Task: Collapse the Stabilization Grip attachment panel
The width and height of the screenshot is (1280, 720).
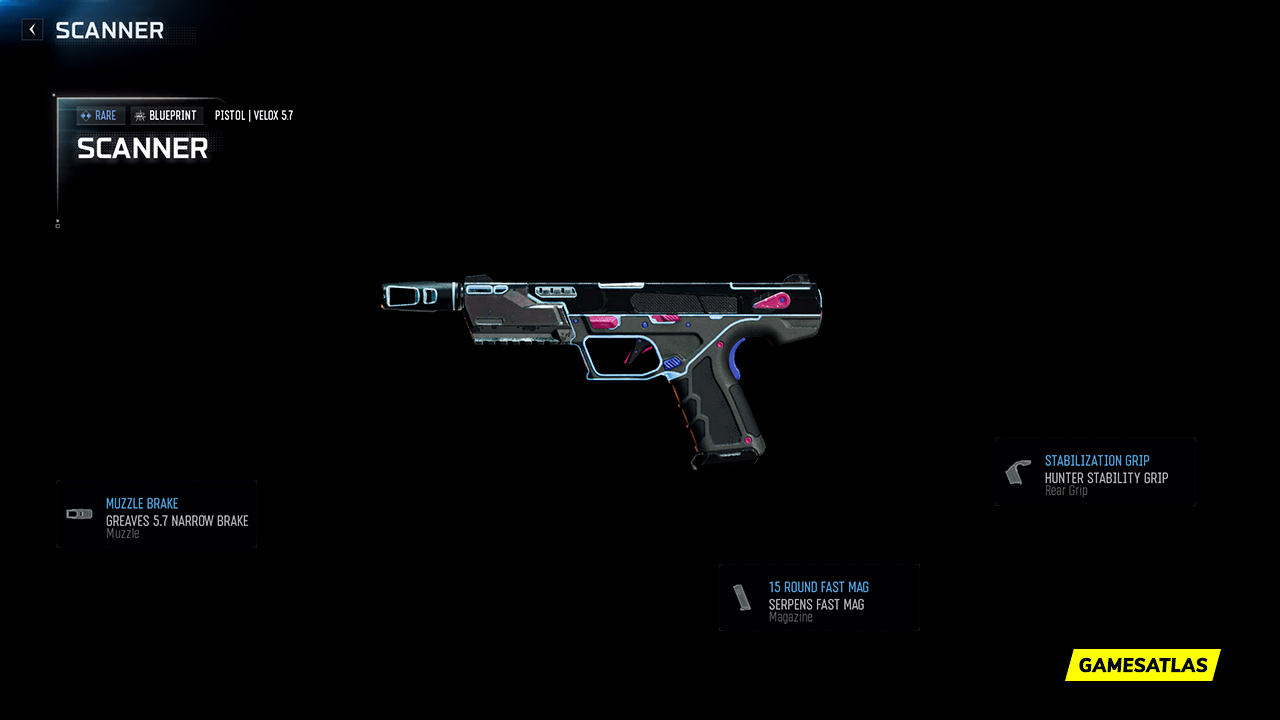Action: click(x=1095, y=470)
